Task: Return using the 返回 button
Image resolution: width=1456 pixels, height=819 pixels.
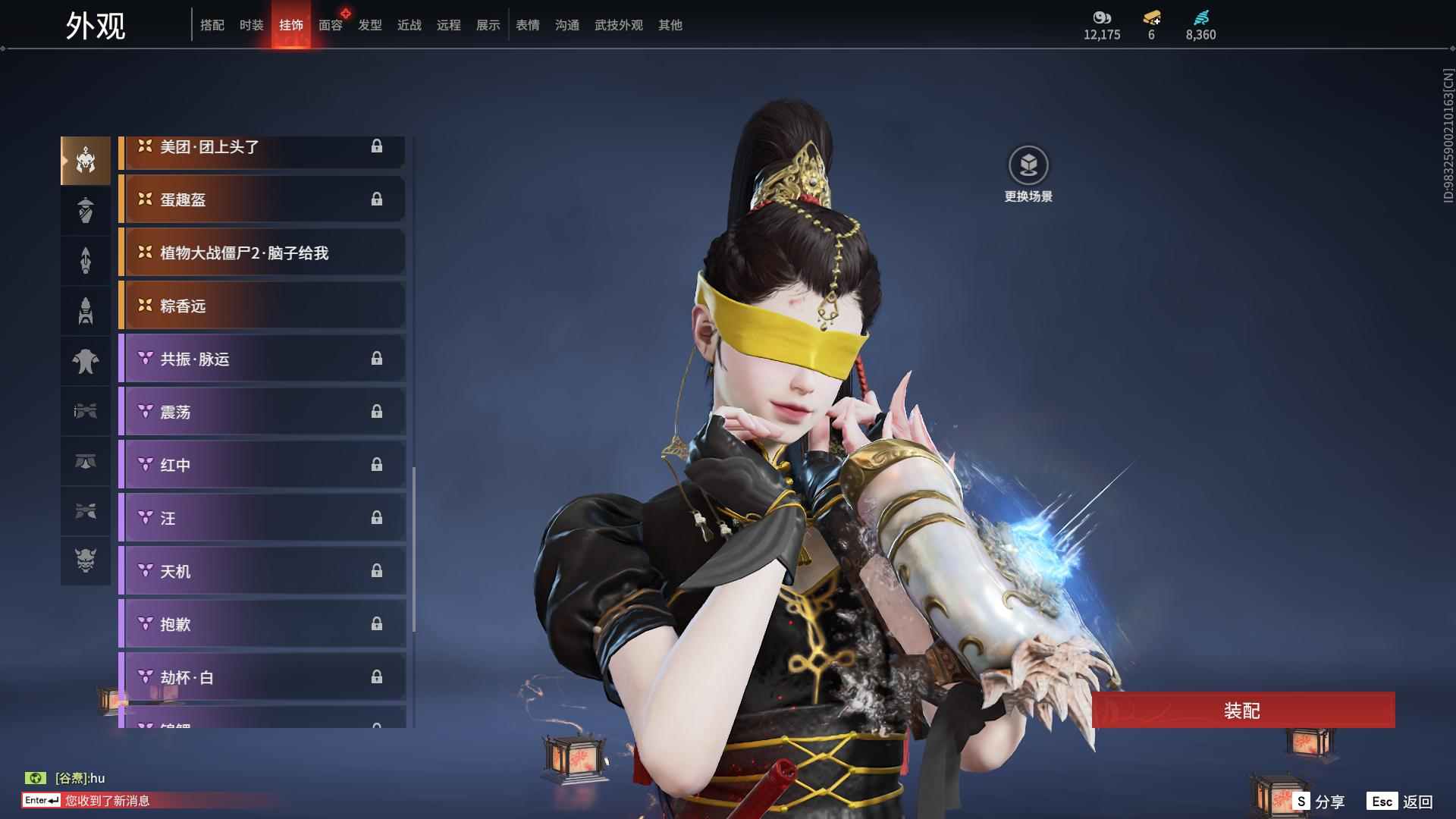Action: point(1401,802)
